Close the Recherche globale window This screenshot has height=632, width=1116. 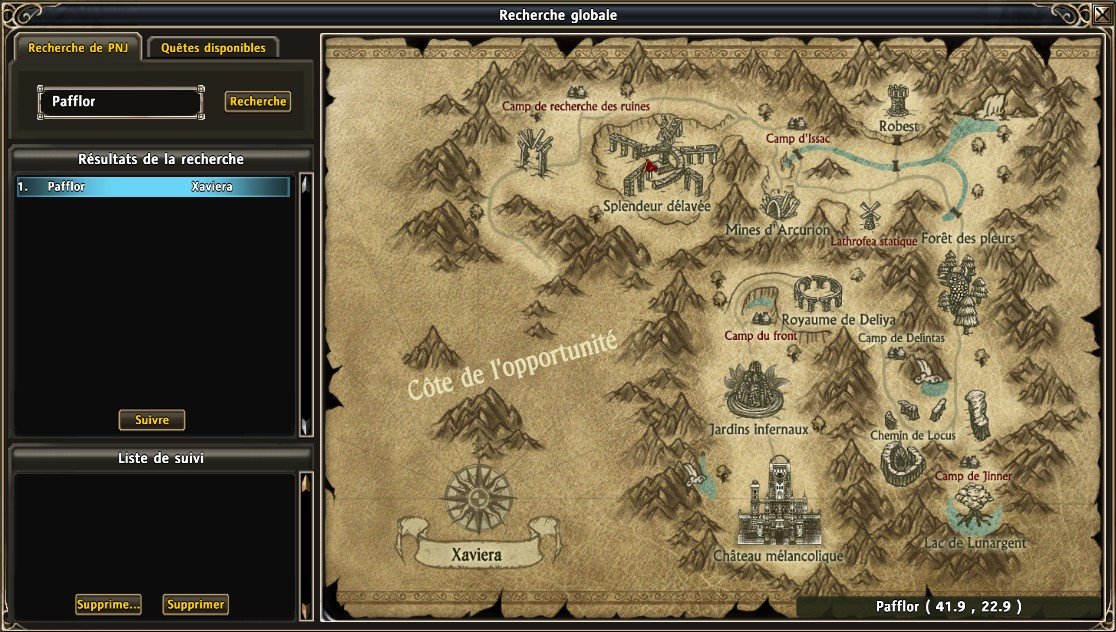1101,14
